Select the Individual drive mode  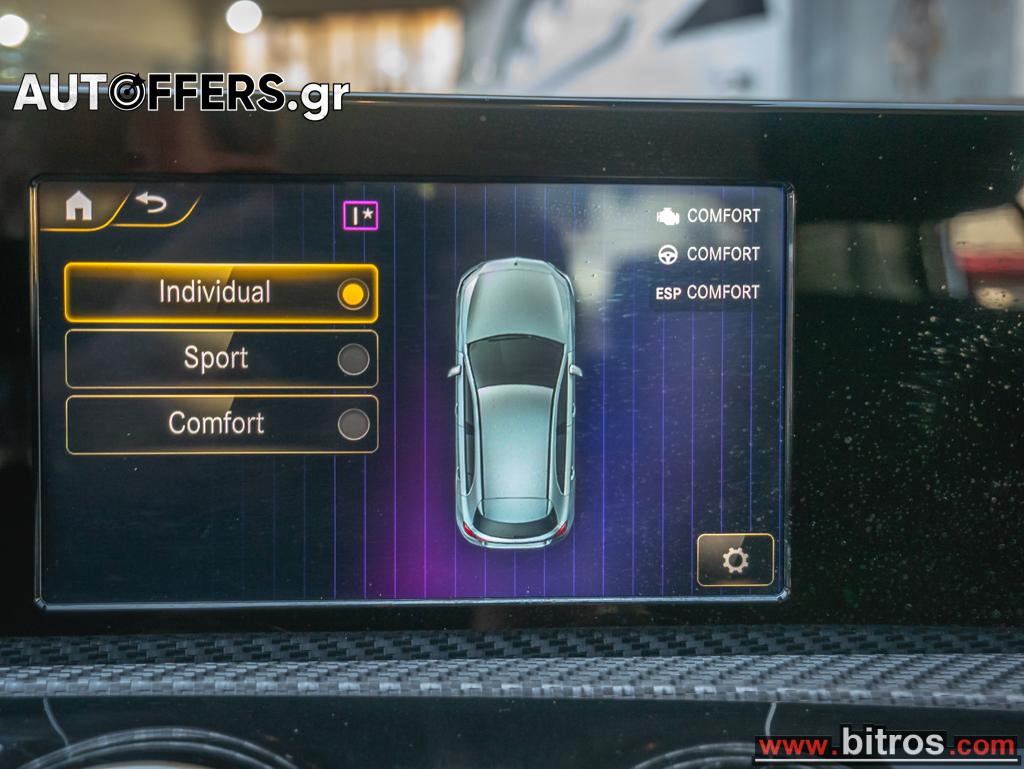point(221,293)
